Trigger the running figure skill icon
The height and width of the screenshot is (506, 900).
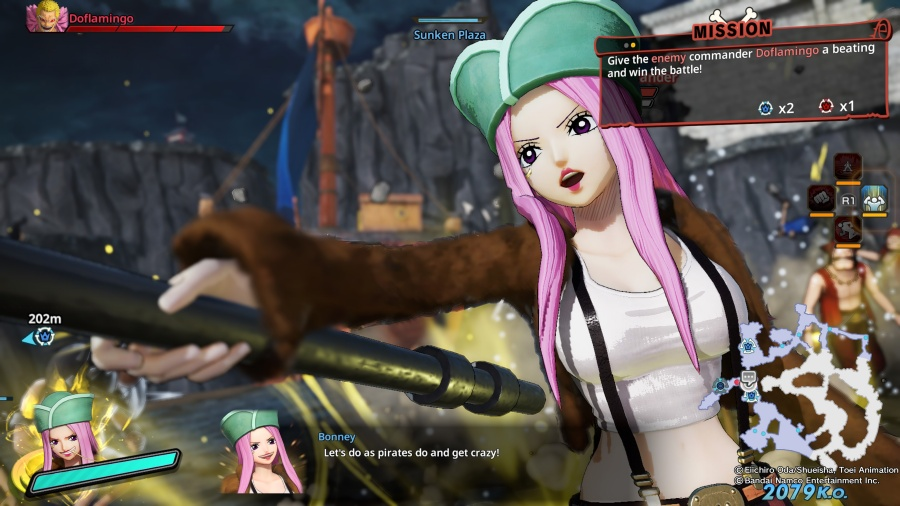click(x=848, y=231)
